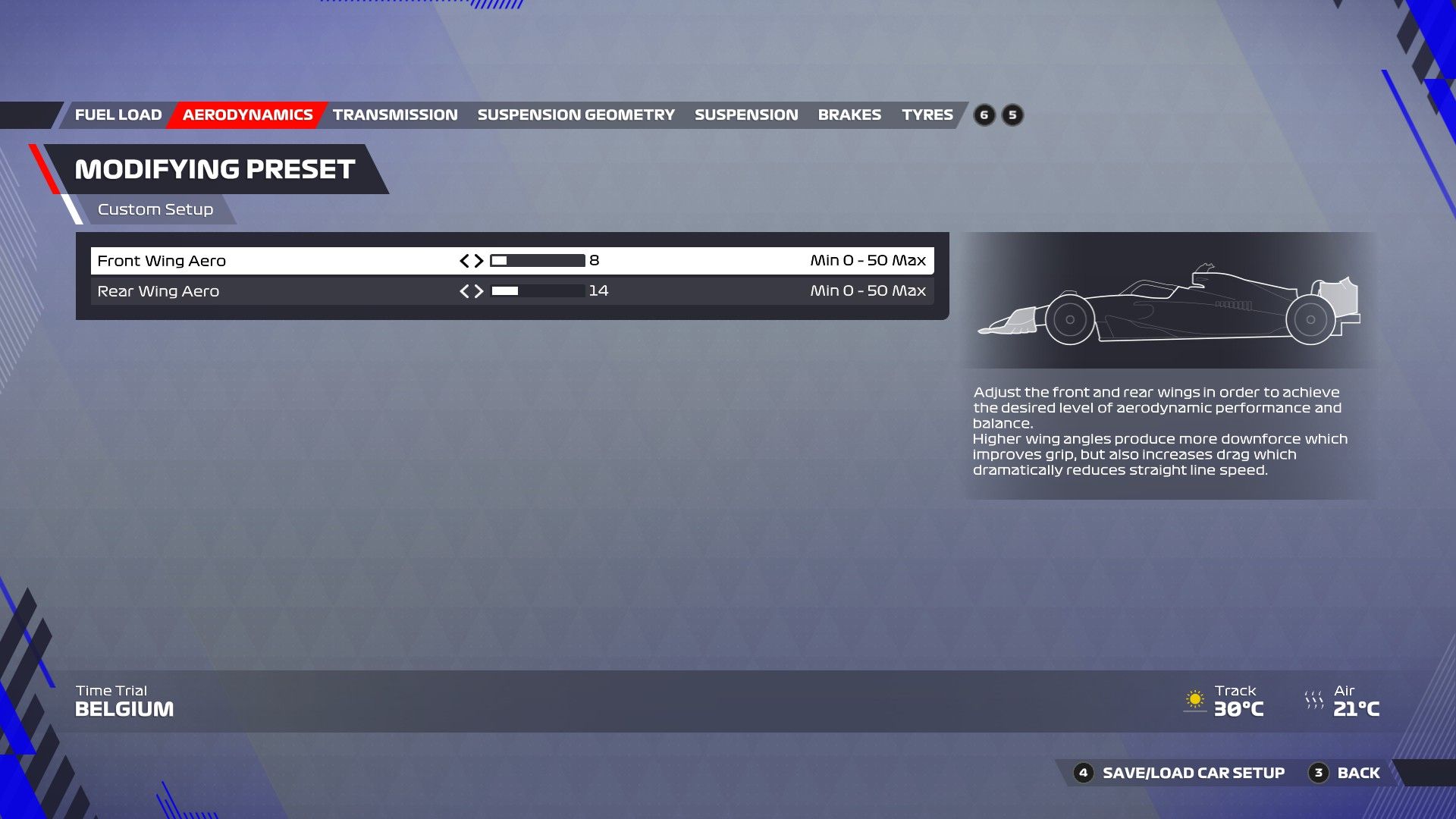Adjust the Rear Wing Aero slider bar
Screen dimensions: 1456x819
click(x=538, y=291)
